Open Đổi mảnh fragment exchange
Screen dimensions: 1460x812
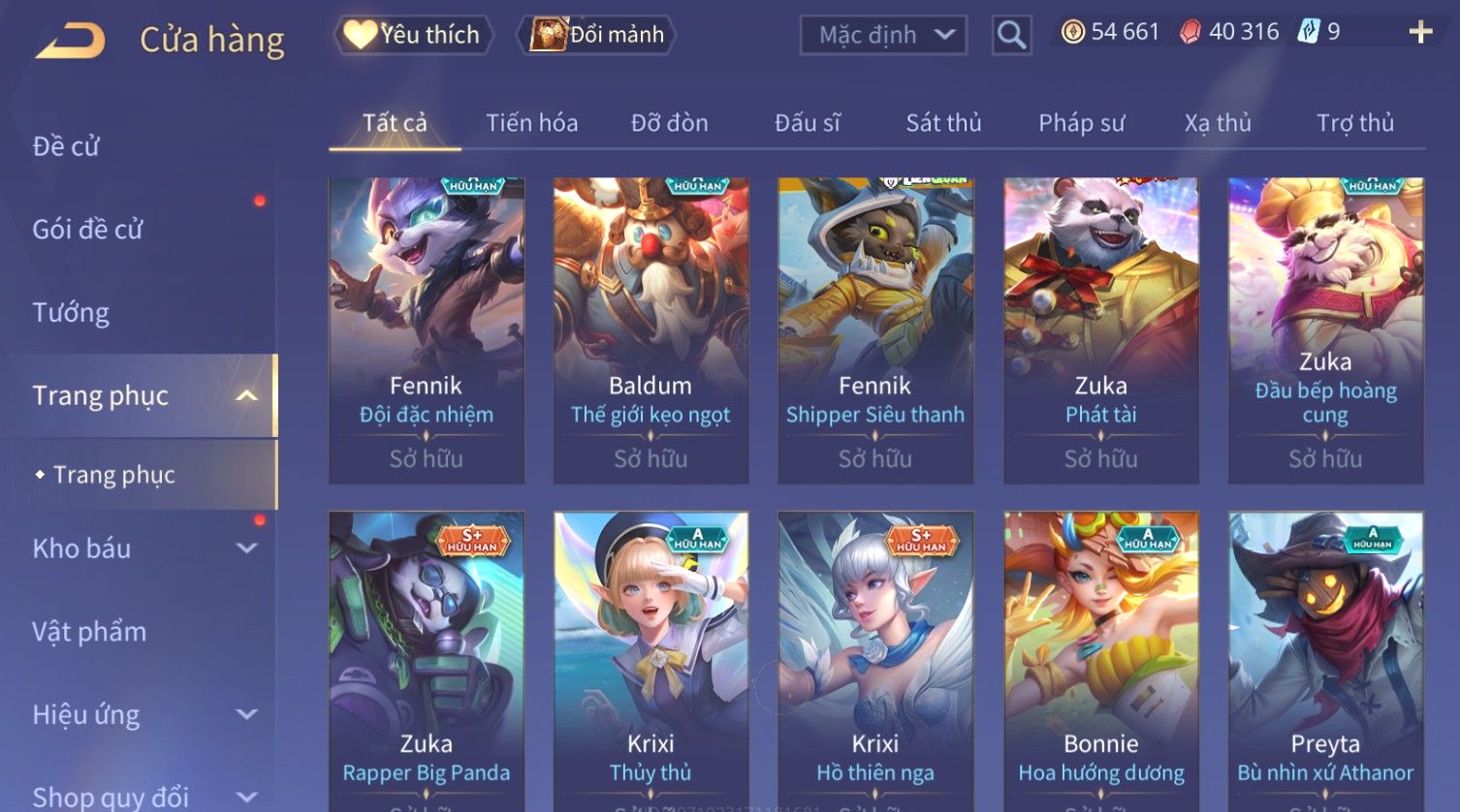click(x=598, y=35)
